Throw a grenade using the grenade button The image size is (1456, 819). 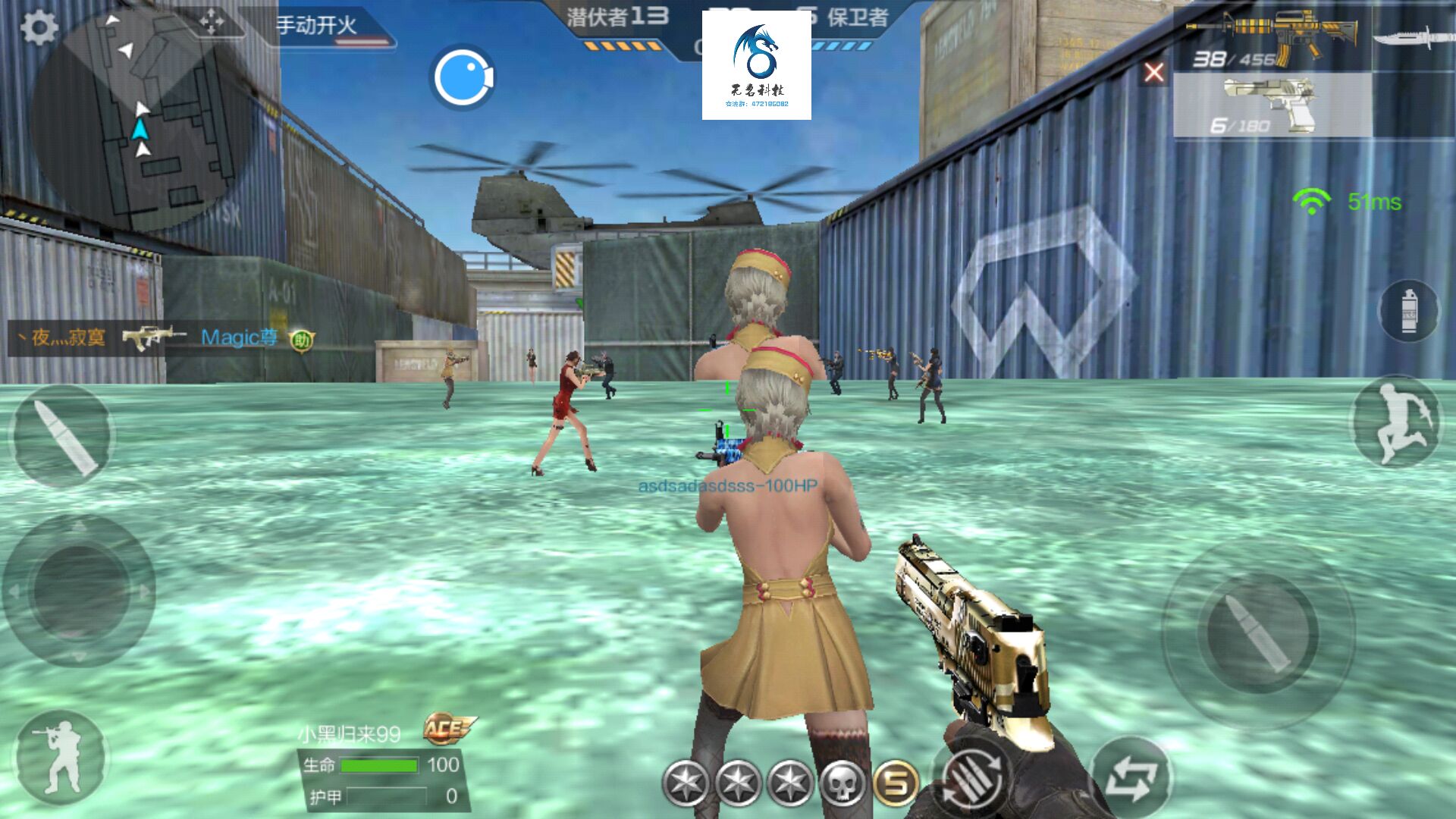pos(1408,311)
